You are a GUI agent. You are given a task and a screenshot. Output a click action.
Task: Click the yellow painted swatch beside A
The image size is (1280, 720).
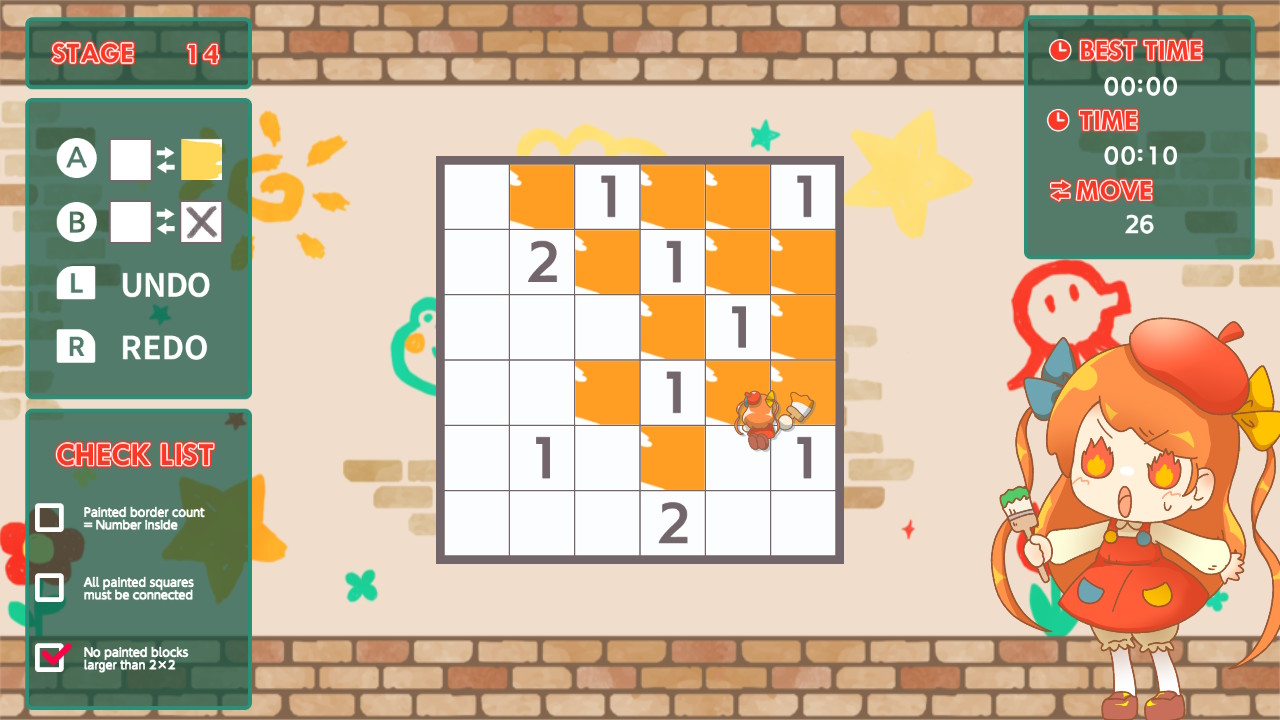tap(200, 157)
